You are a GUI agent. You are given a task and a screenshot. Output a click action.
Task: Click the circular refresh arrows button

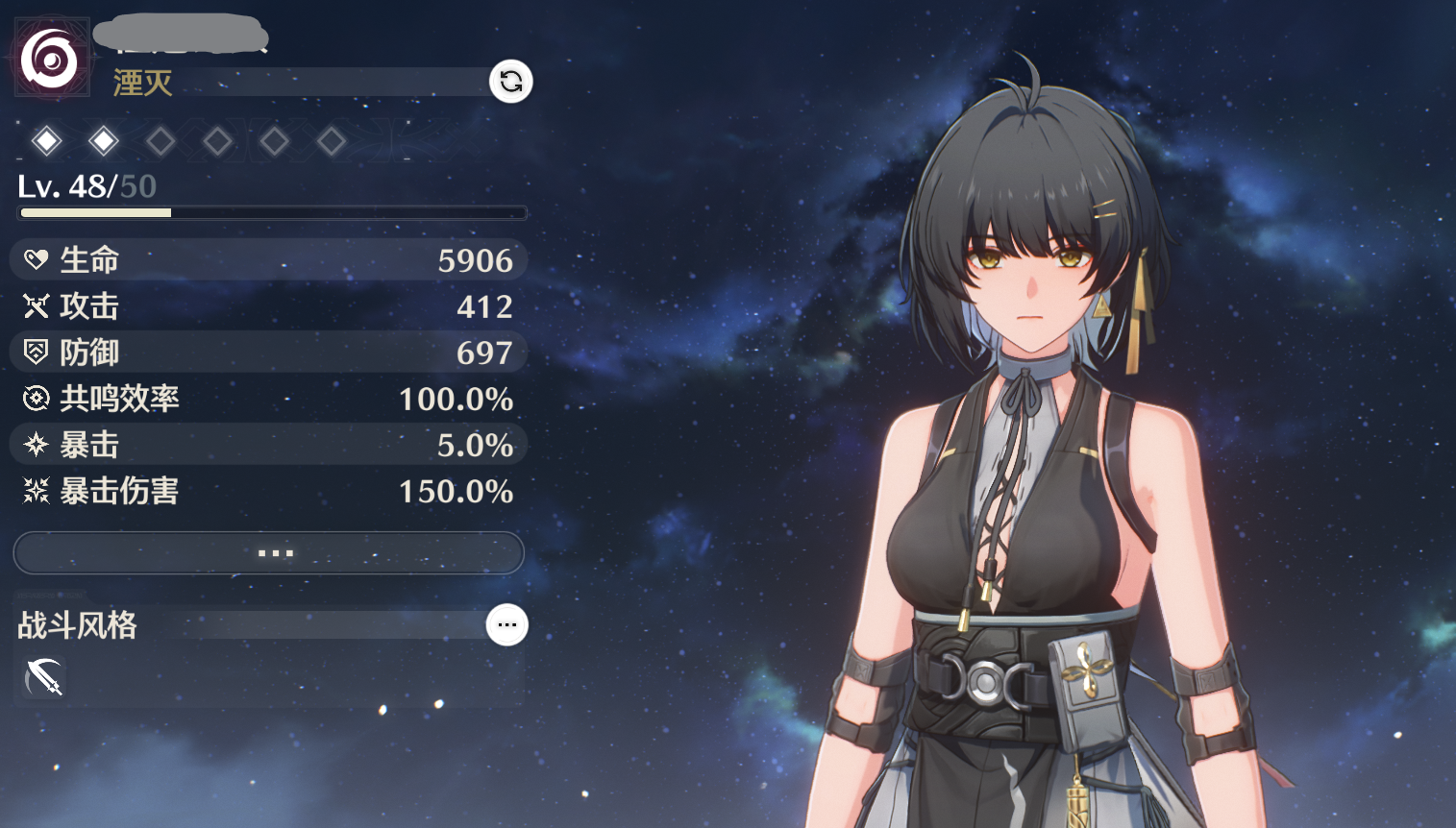(511, 82)
